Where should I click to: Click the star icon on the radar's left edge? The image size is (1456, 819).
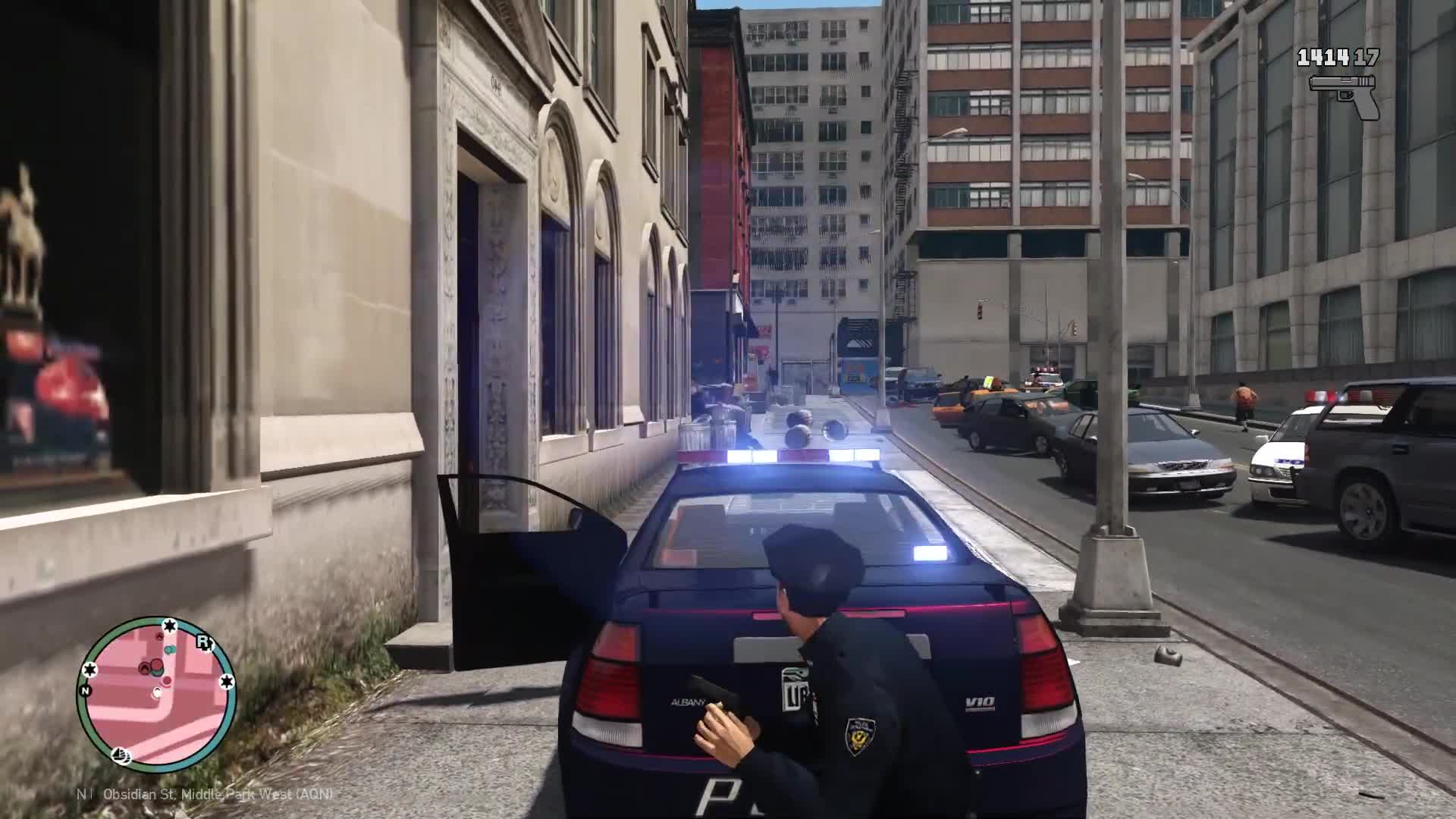tap(89, 670)
